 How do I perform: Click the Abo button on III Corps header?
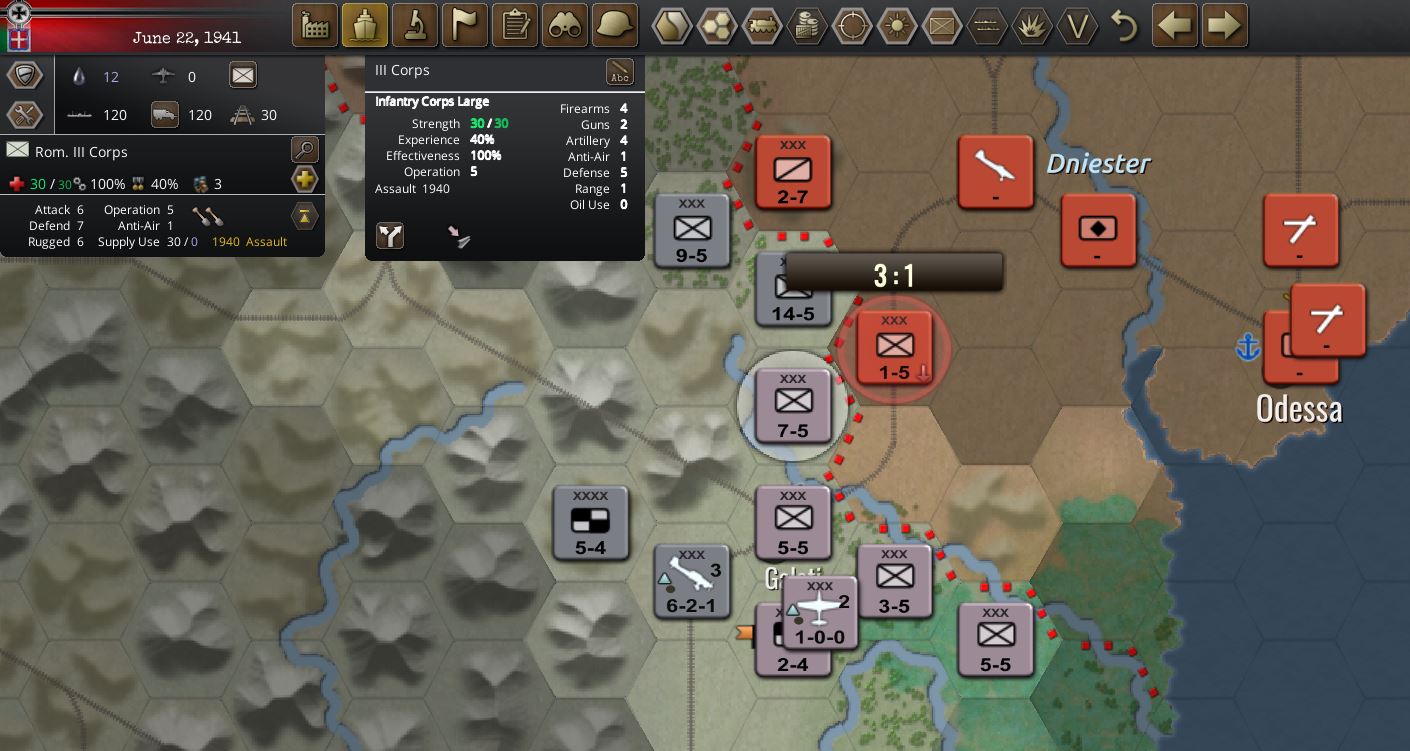click(620, 72)
